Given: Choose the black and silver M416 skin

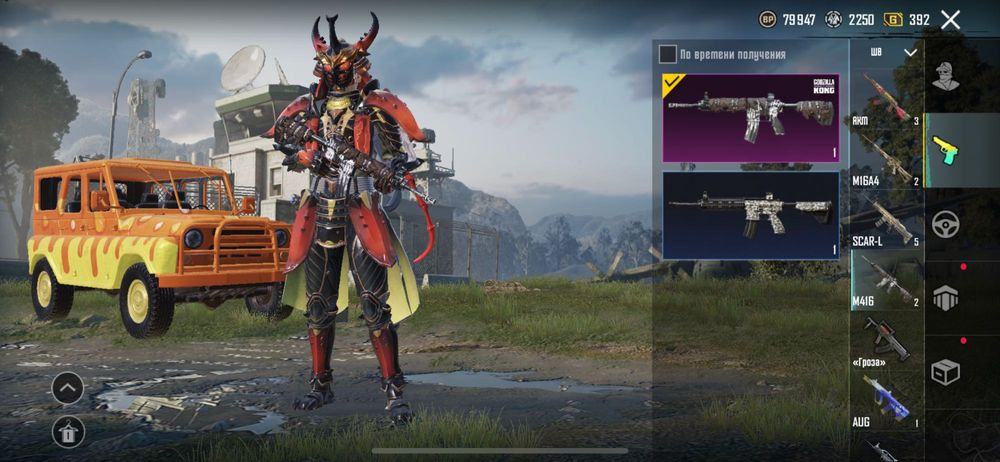Looking at the screenshot, I should pyautogui.click(x=750, y=215).
